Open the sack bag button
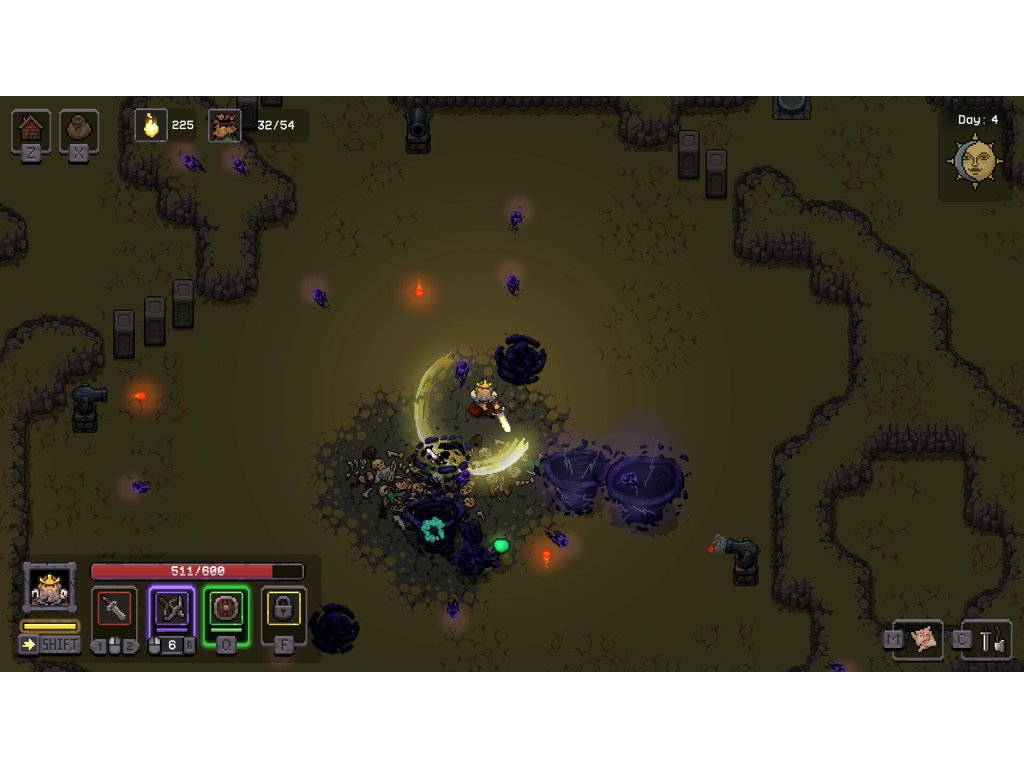 (x=79, y=129)
